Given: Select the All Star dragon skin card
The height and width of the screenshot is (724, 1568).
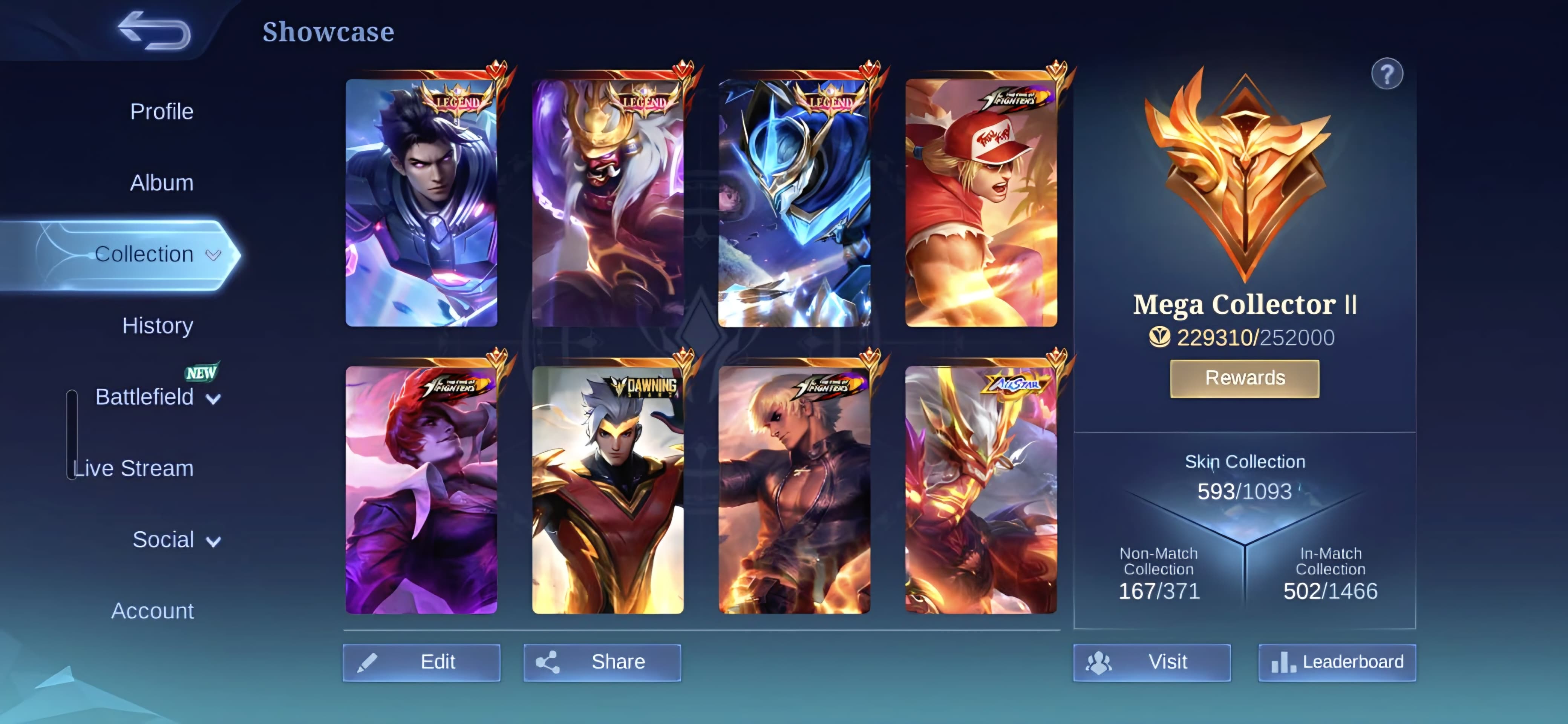Looking at the screenshot, I should (x=981, y=490).
